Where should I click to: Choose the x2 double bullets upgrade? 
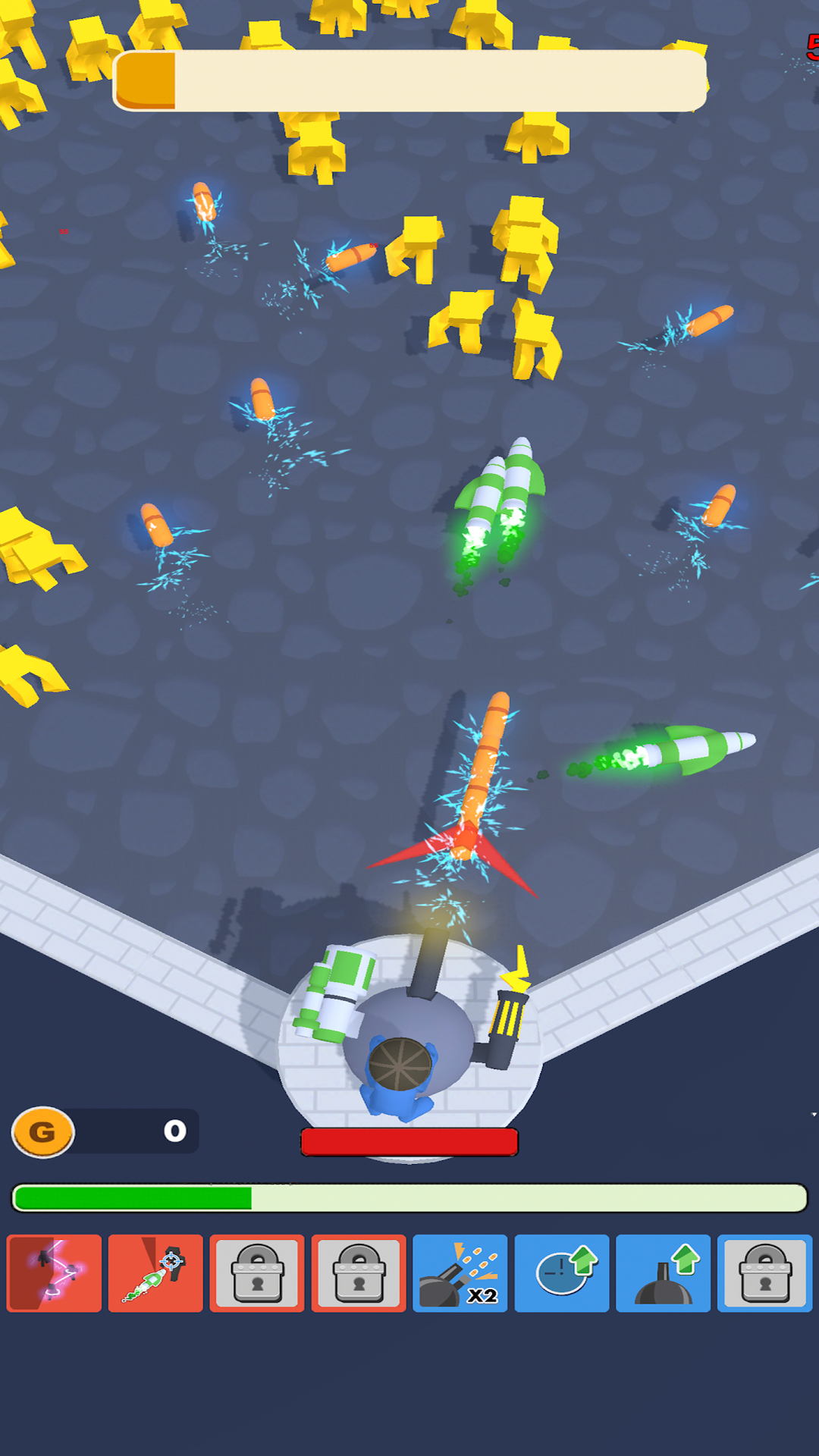(460, 1273)
